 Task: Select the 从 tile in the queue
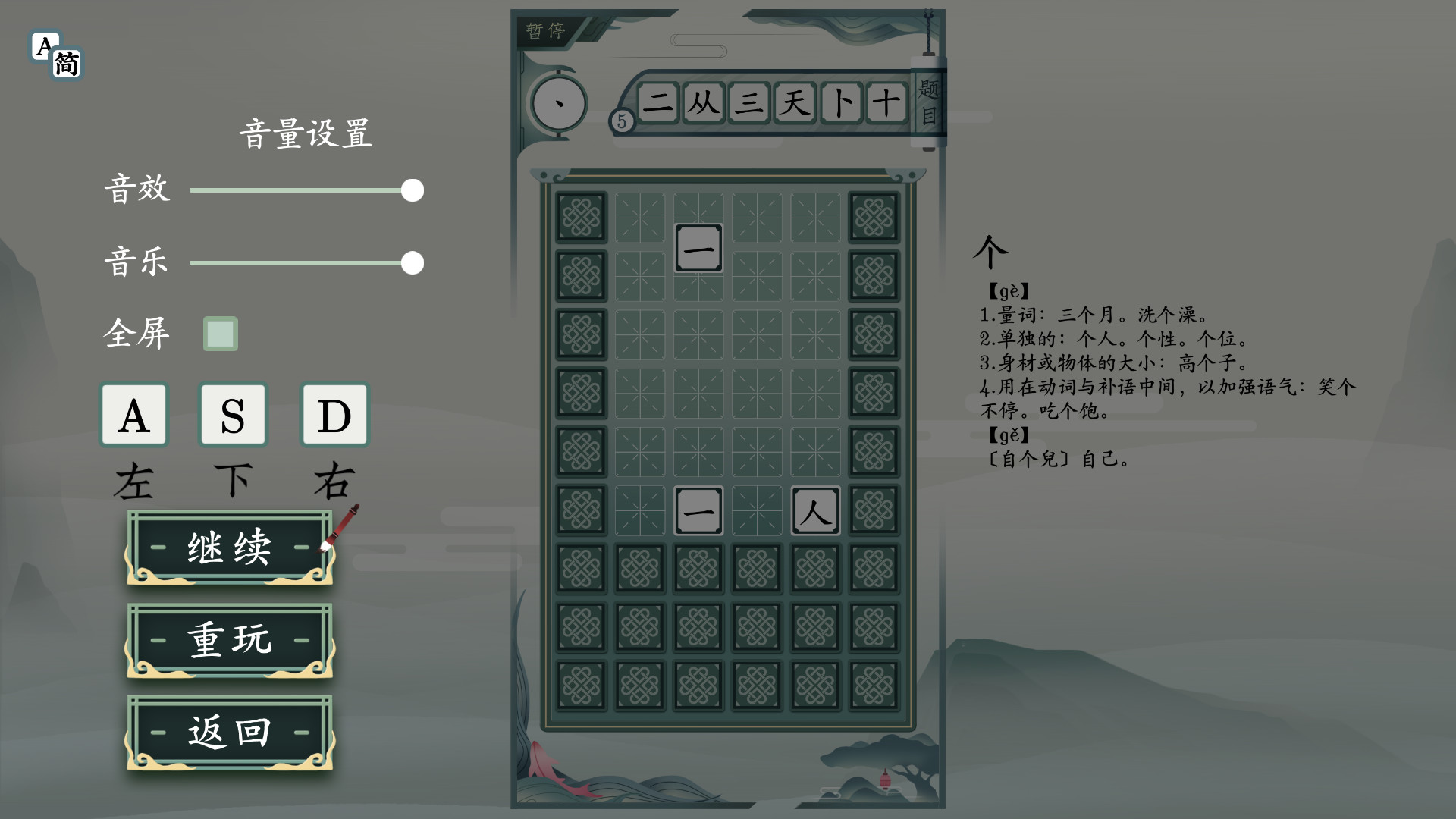pos(703,104)
